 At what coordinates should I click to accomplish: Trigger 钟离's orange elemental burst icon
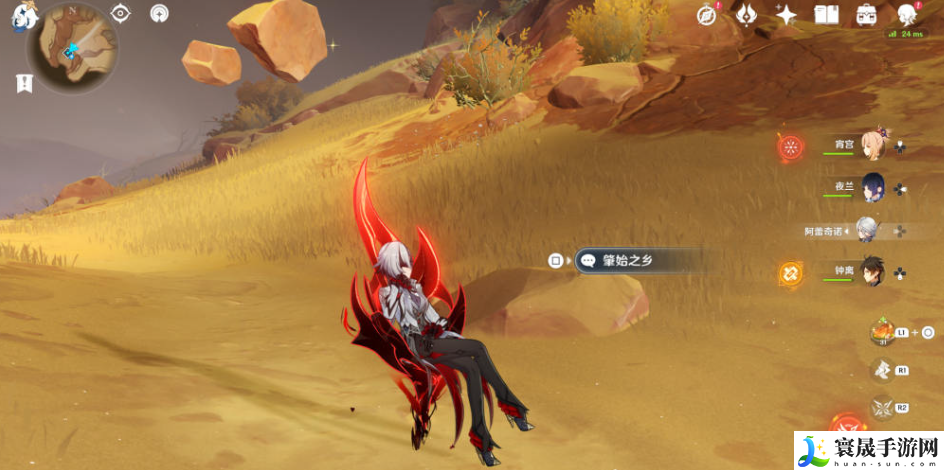(x=791, y=272)
